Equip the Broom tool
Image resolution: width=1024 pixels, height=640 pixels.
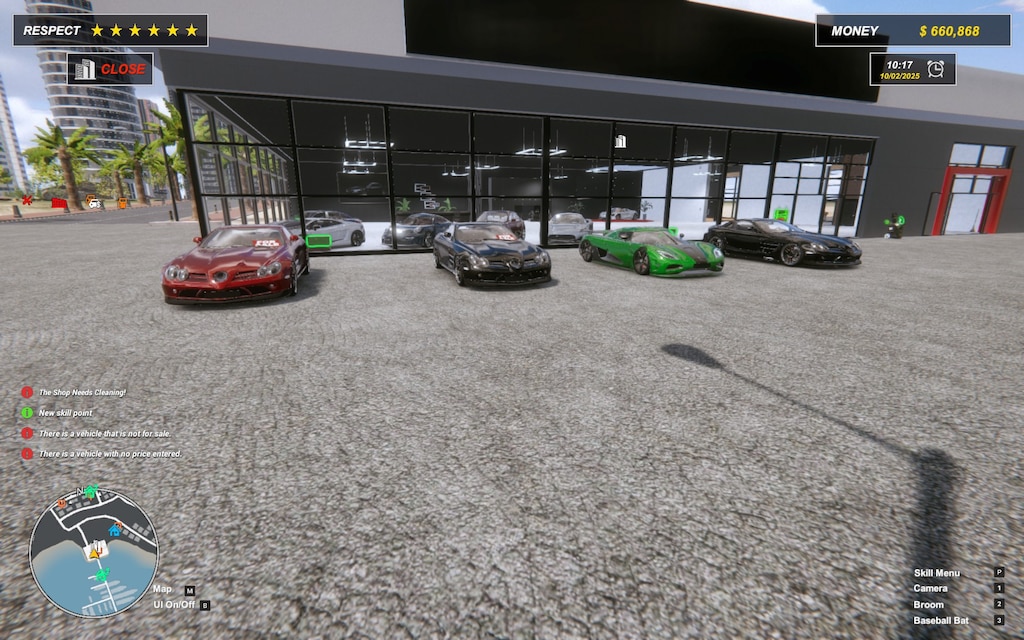click(x=928, y=605)
